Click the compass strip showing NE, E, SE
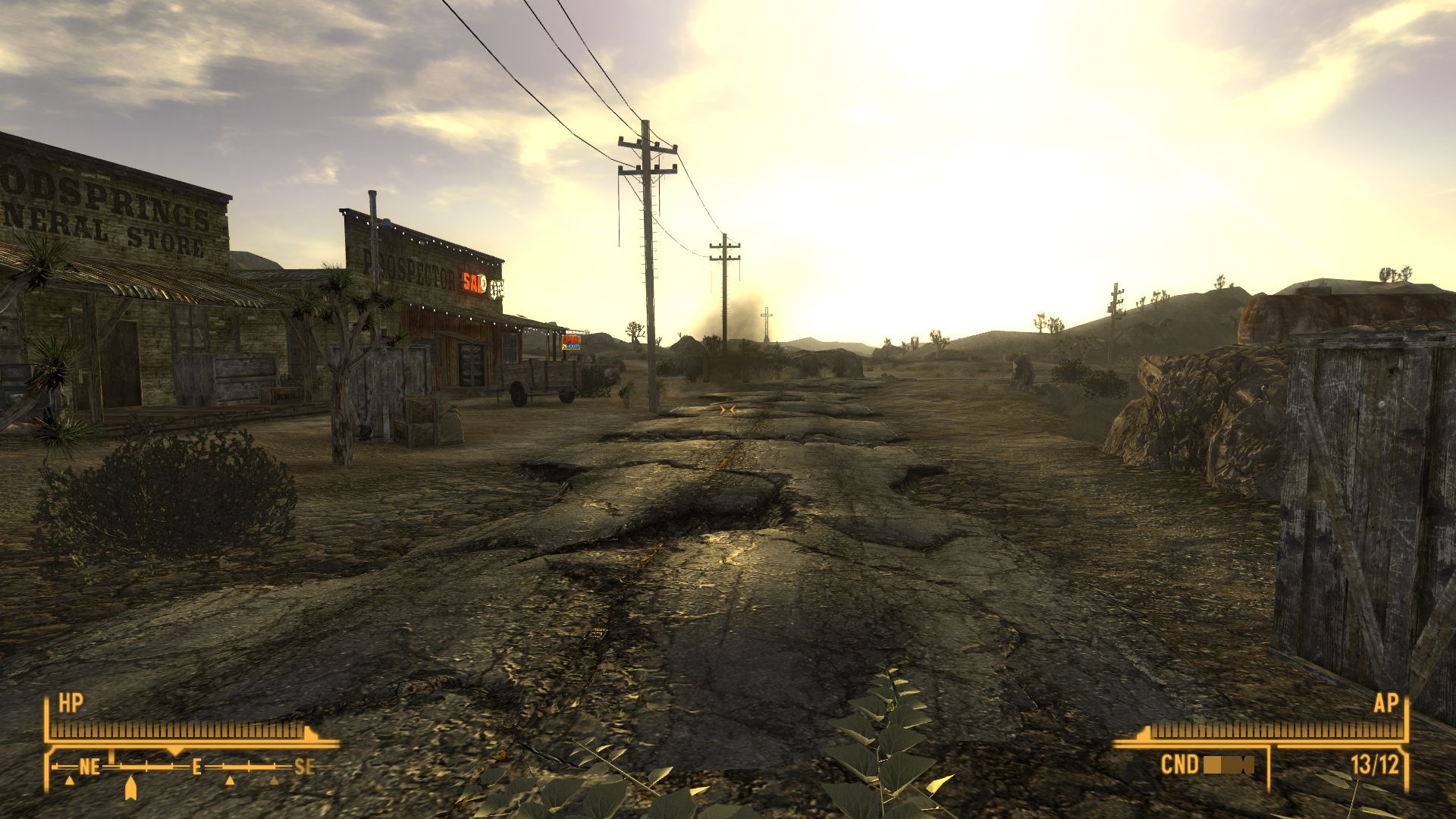This screenshot has height=819, width=1456. 190,767
